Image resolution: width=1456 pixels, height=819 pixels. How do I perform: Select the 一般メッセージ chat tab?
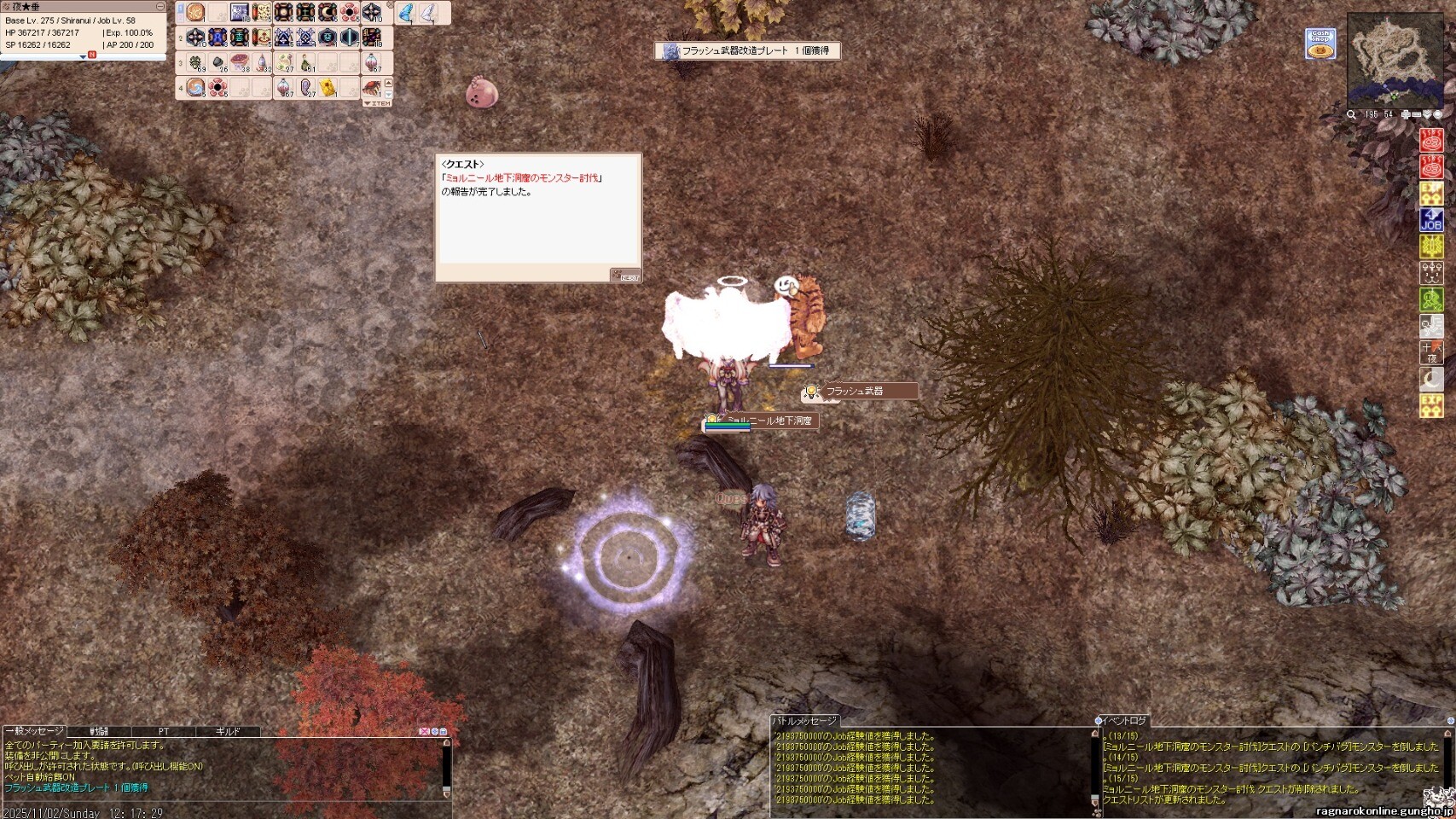pos(35,731)
